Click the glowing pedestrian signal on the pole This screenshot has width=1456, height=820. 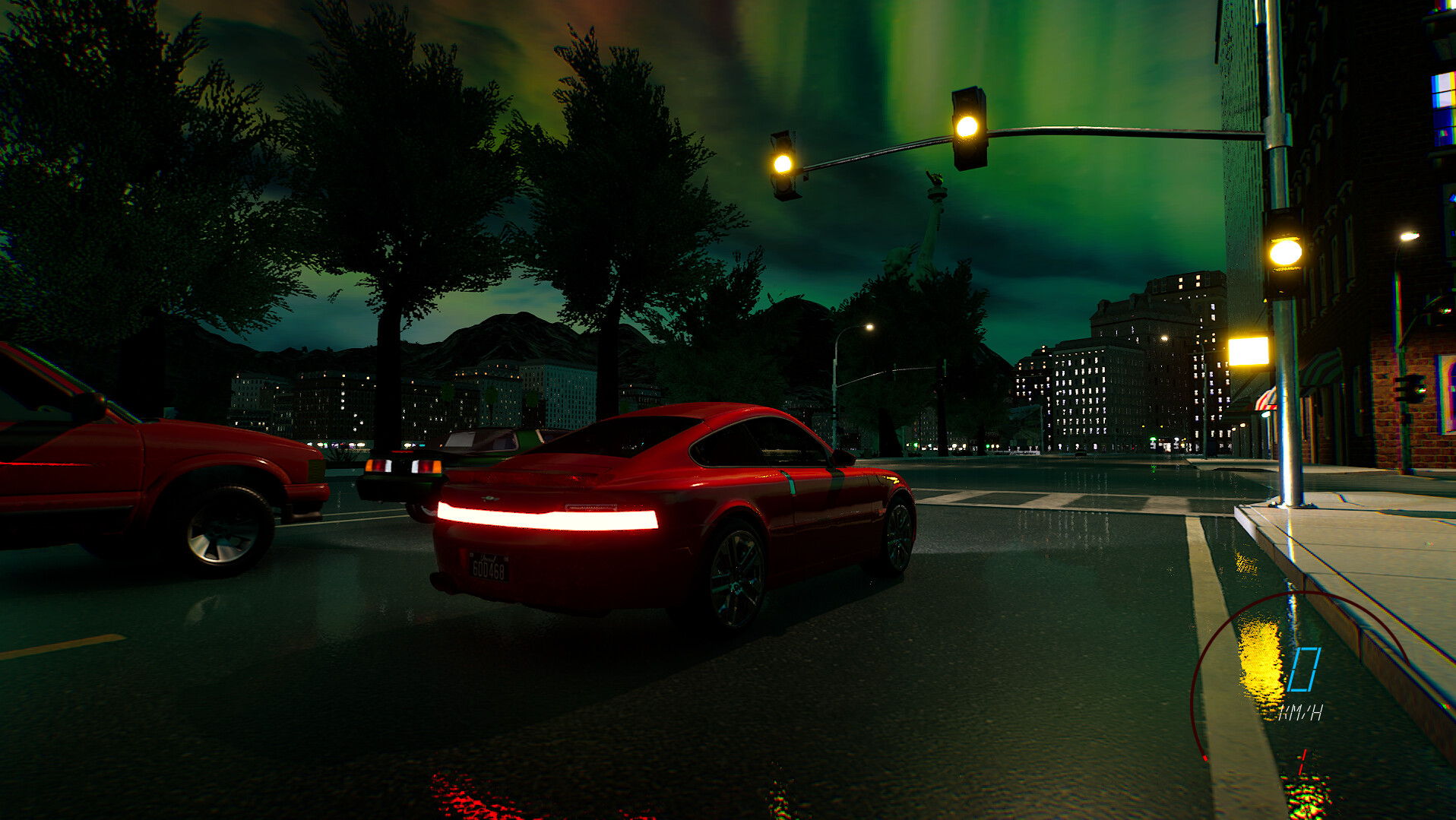(x=1287, y=255)
